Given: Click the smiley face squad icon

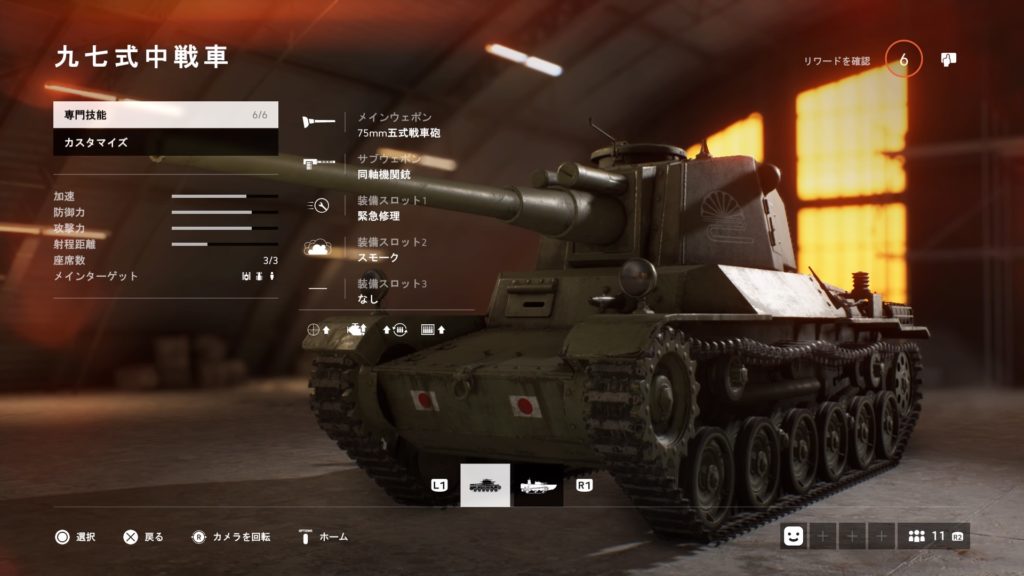Looking at the screenshot, I should pyautogui.click(x=794, y=537).
